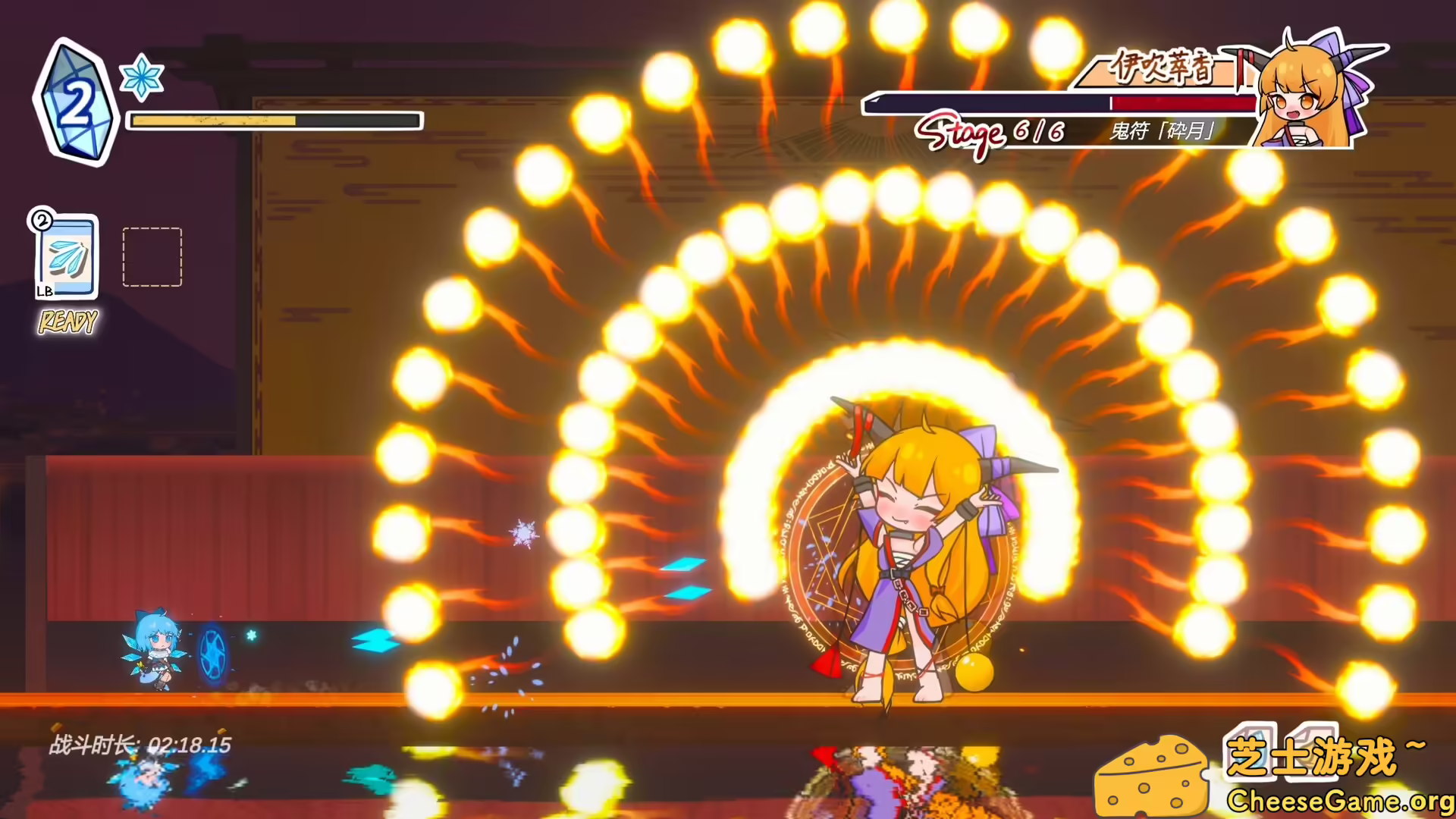Open the empty dashed skill slot
This screenshot has height=819, width=1456.
coord(151,256)
